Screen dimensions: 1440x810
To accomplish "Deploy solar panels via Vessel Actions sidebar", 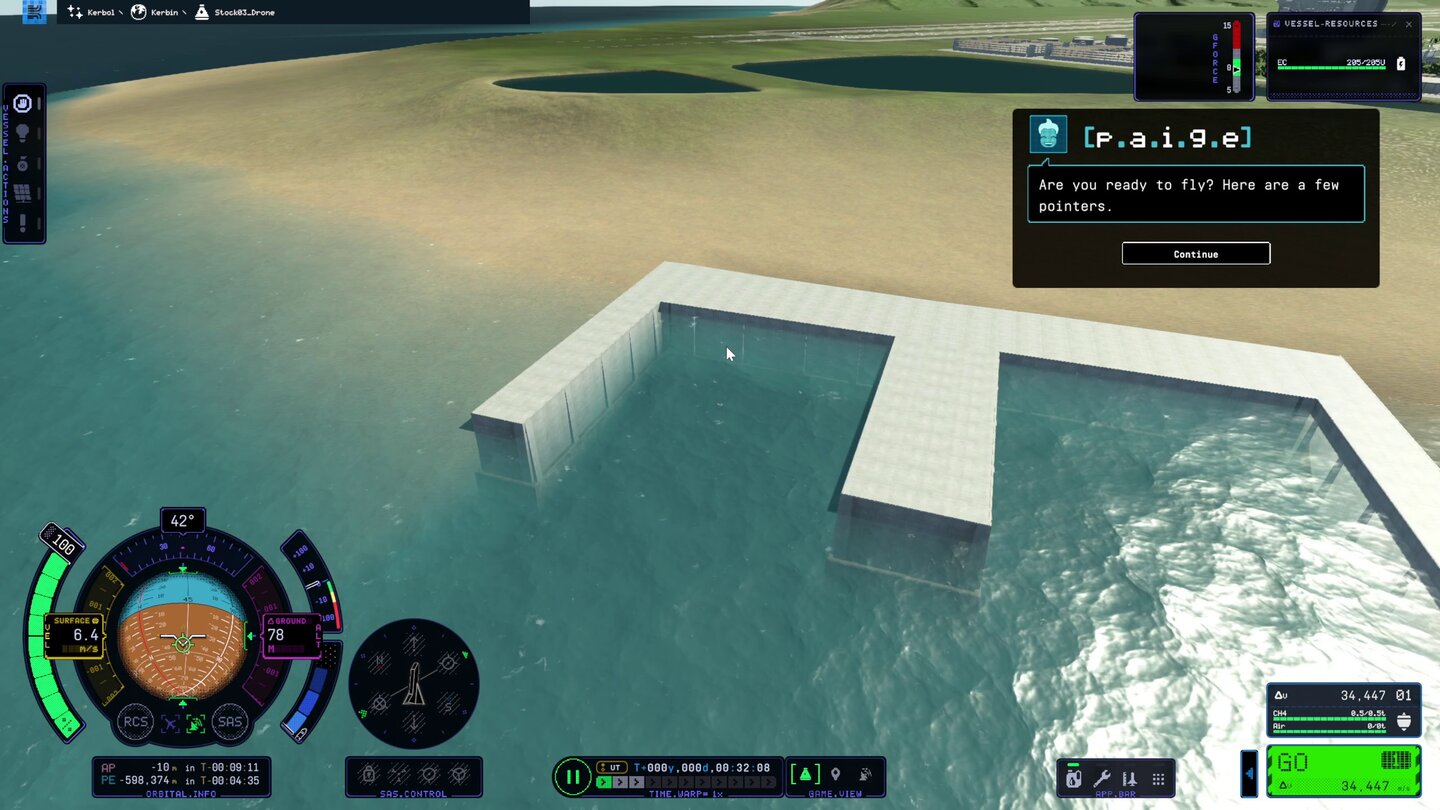I will (24, 193).
